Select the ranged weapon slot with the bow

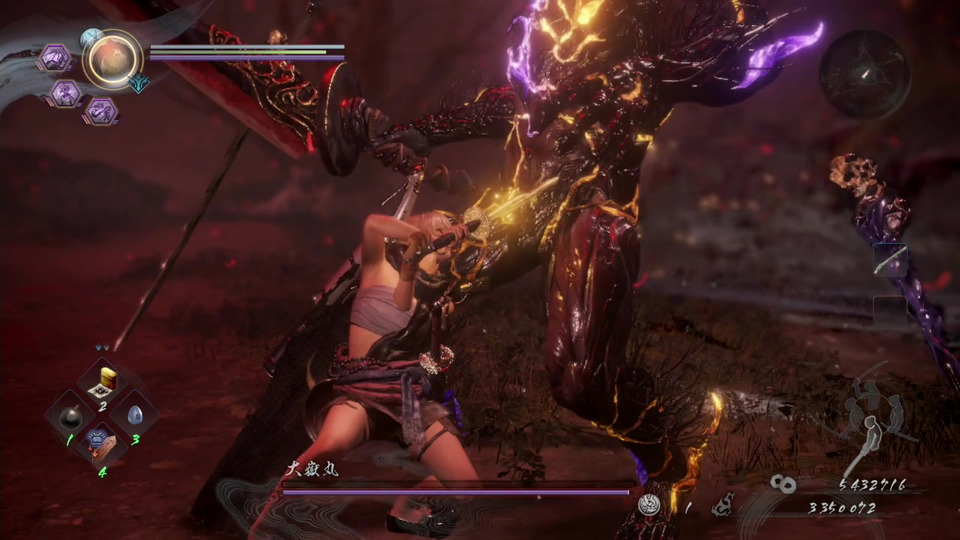point(891,260)
